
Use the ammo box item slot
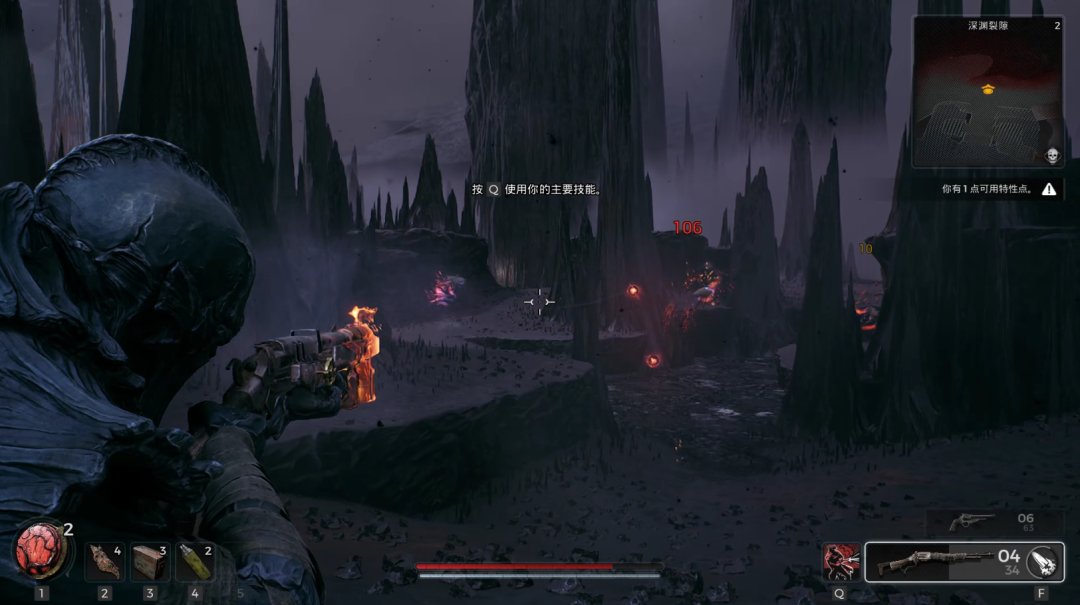coord(150,562)
